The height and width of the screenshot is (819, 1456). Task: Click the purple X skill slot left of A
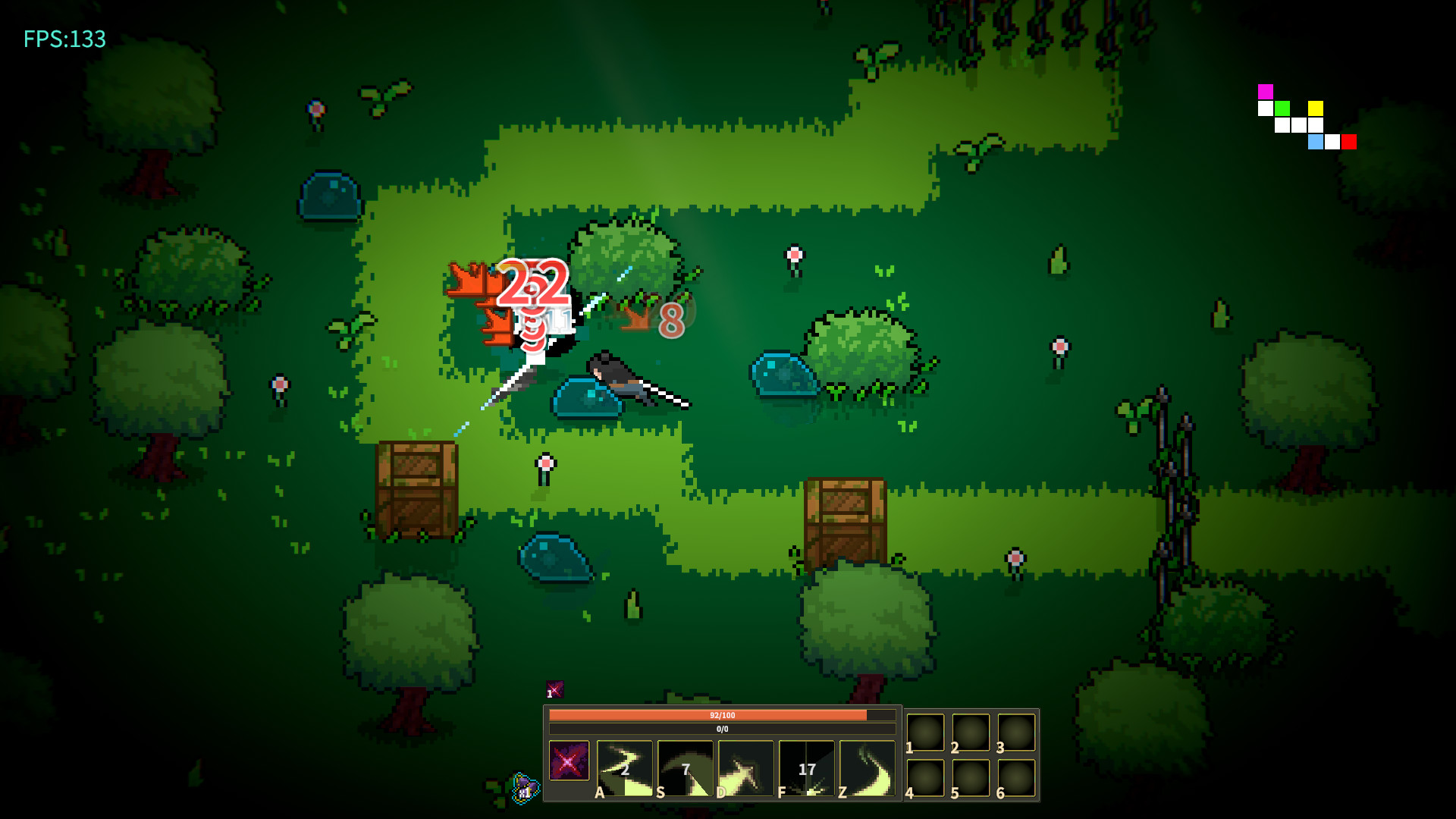pos(570,761)
